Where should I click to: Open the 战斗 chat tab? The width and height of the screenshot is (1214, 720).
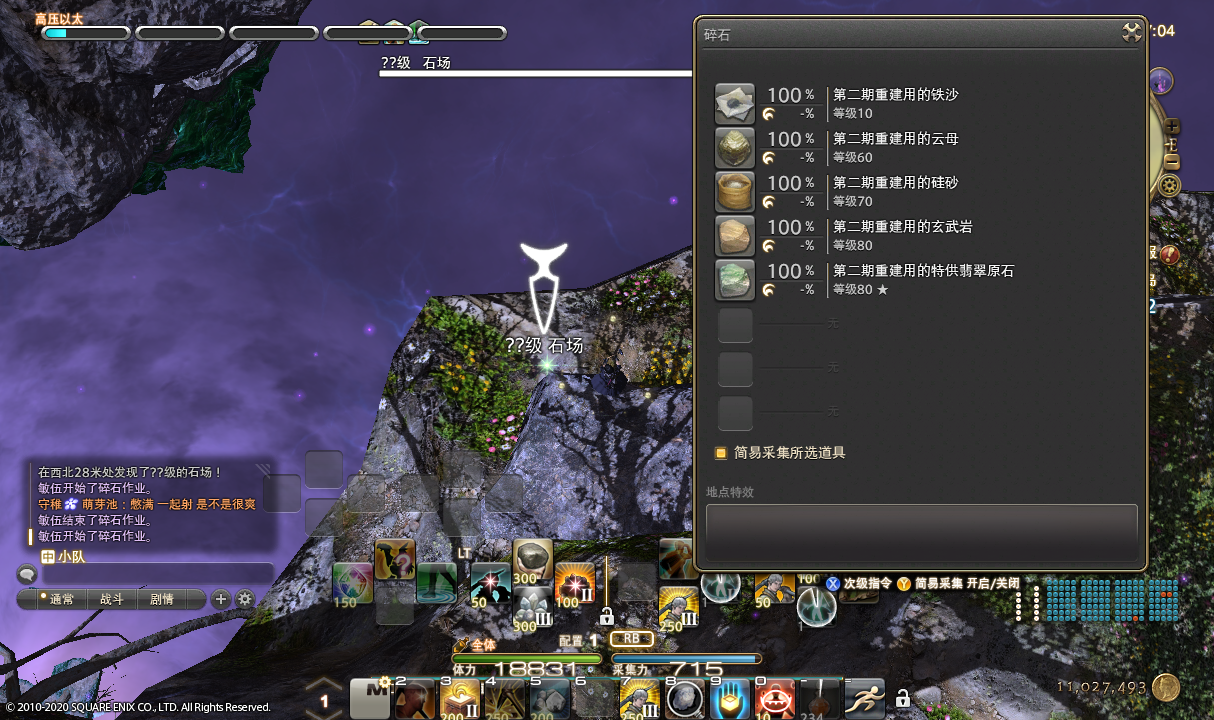click(x=112, y=599)
